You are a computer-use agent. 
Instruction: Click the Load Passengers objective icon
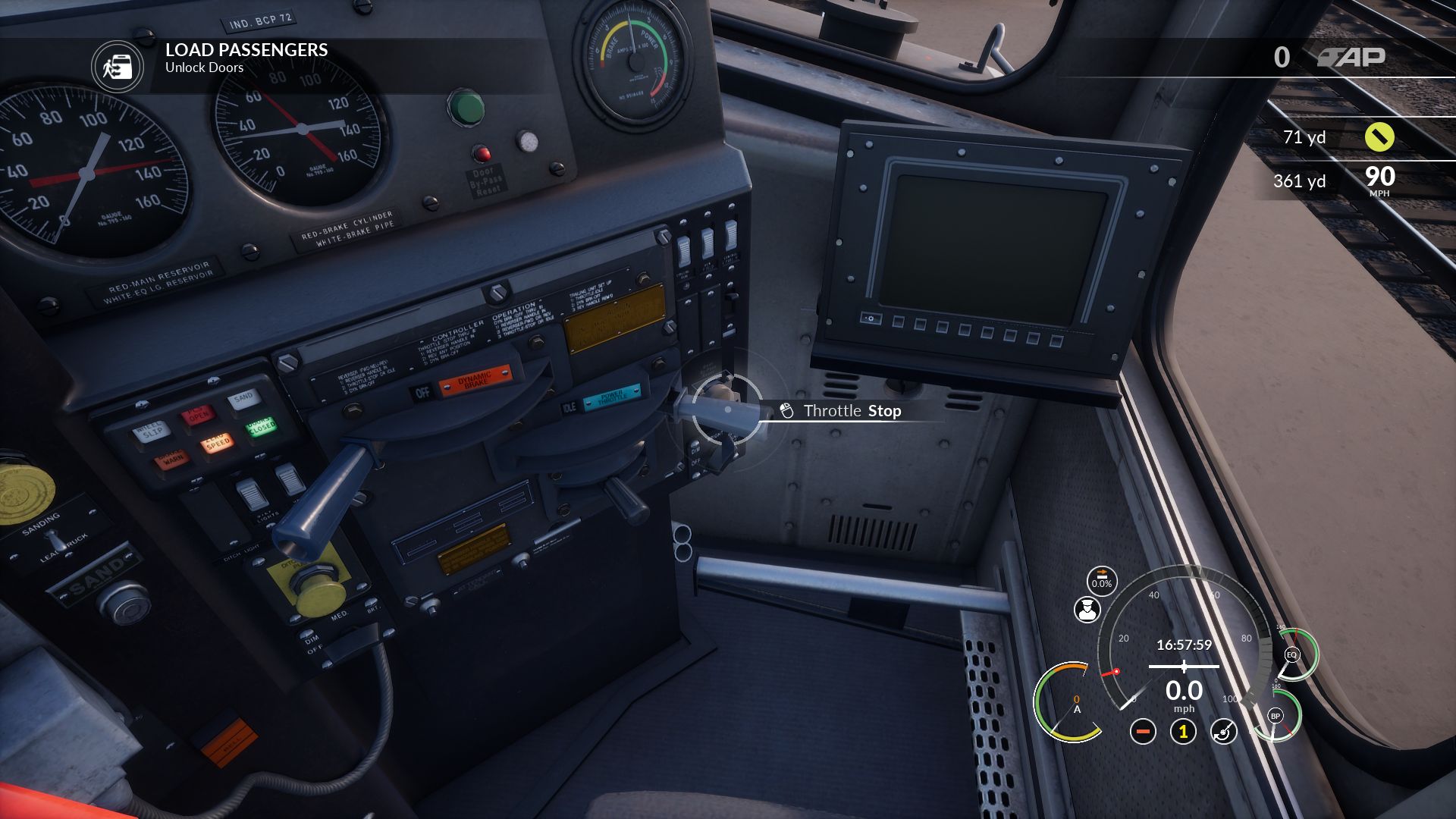(x=118, y=67)
